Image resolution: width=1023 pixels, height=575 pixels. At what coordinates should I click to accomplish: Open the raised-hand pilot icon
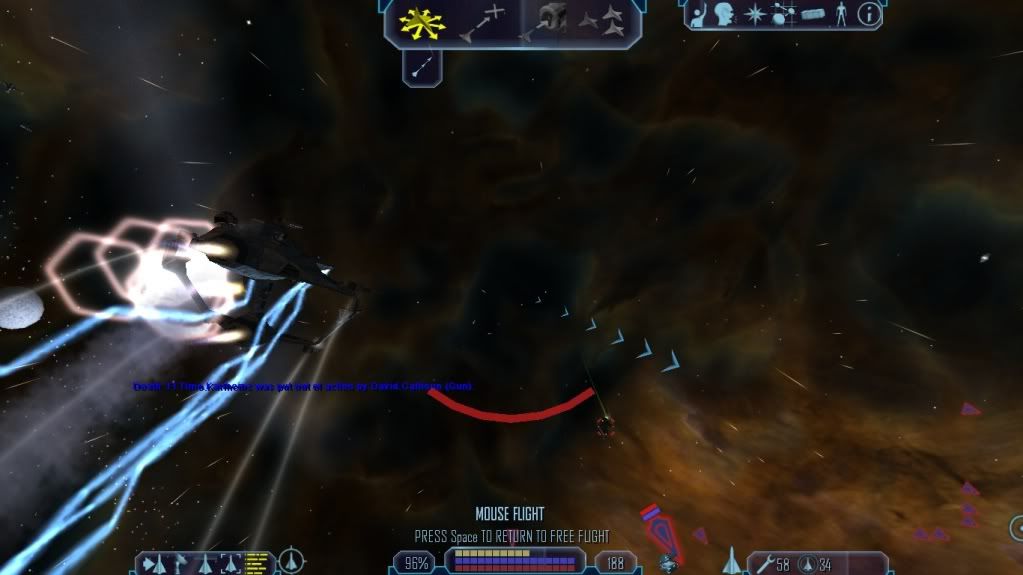point(700,15)
